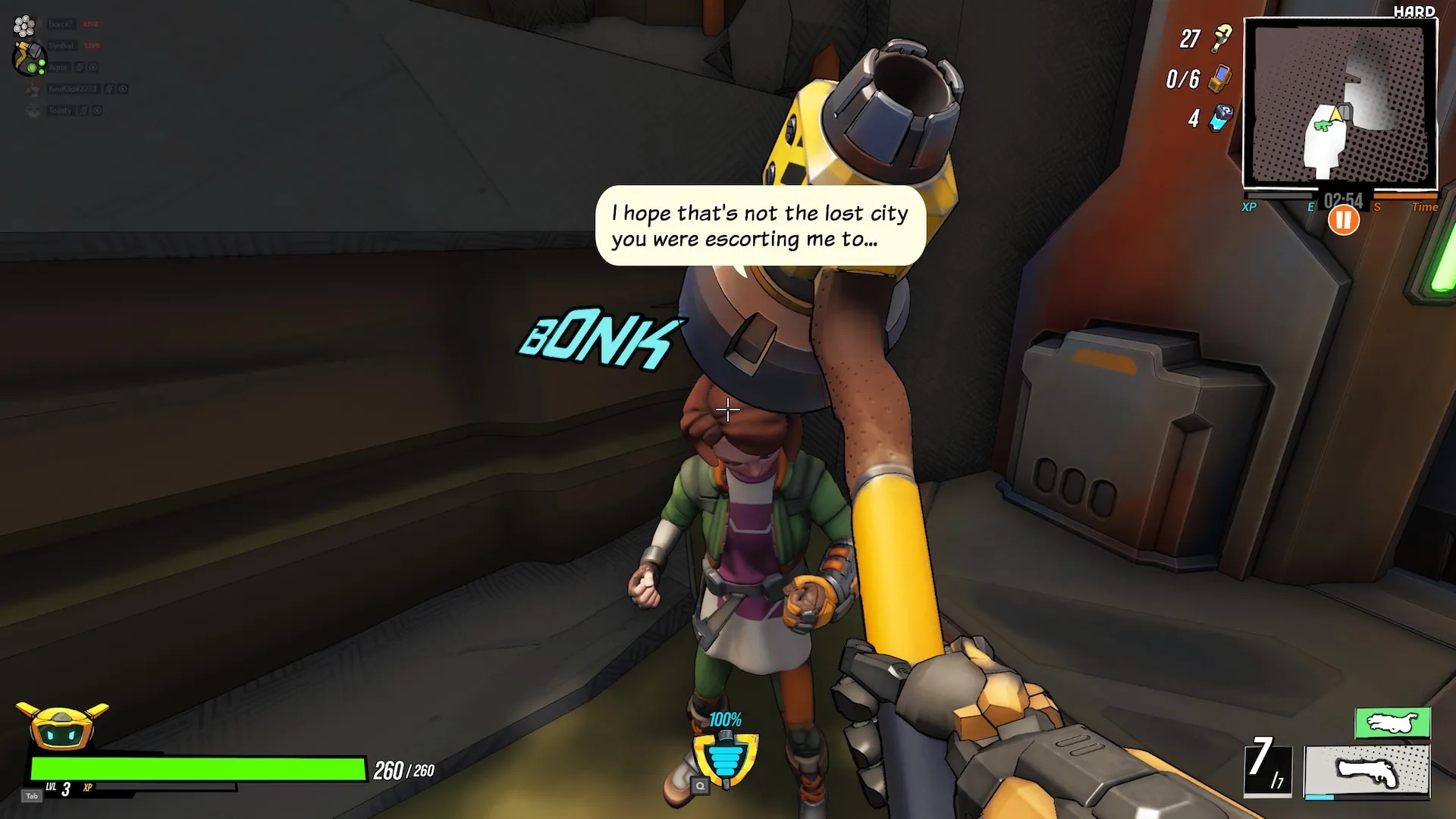Click the wrench currency icon
Screen dimensions: 1456x819
point(1222,38)
